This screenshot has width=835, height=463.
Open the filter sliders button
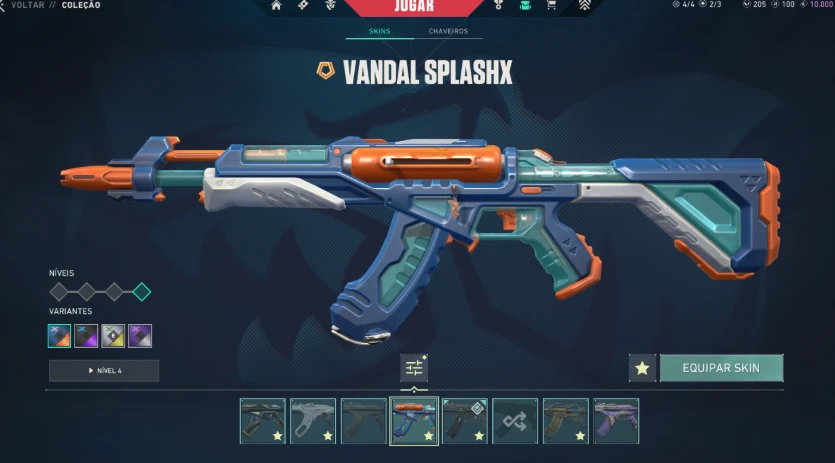(x=414, y=368)
